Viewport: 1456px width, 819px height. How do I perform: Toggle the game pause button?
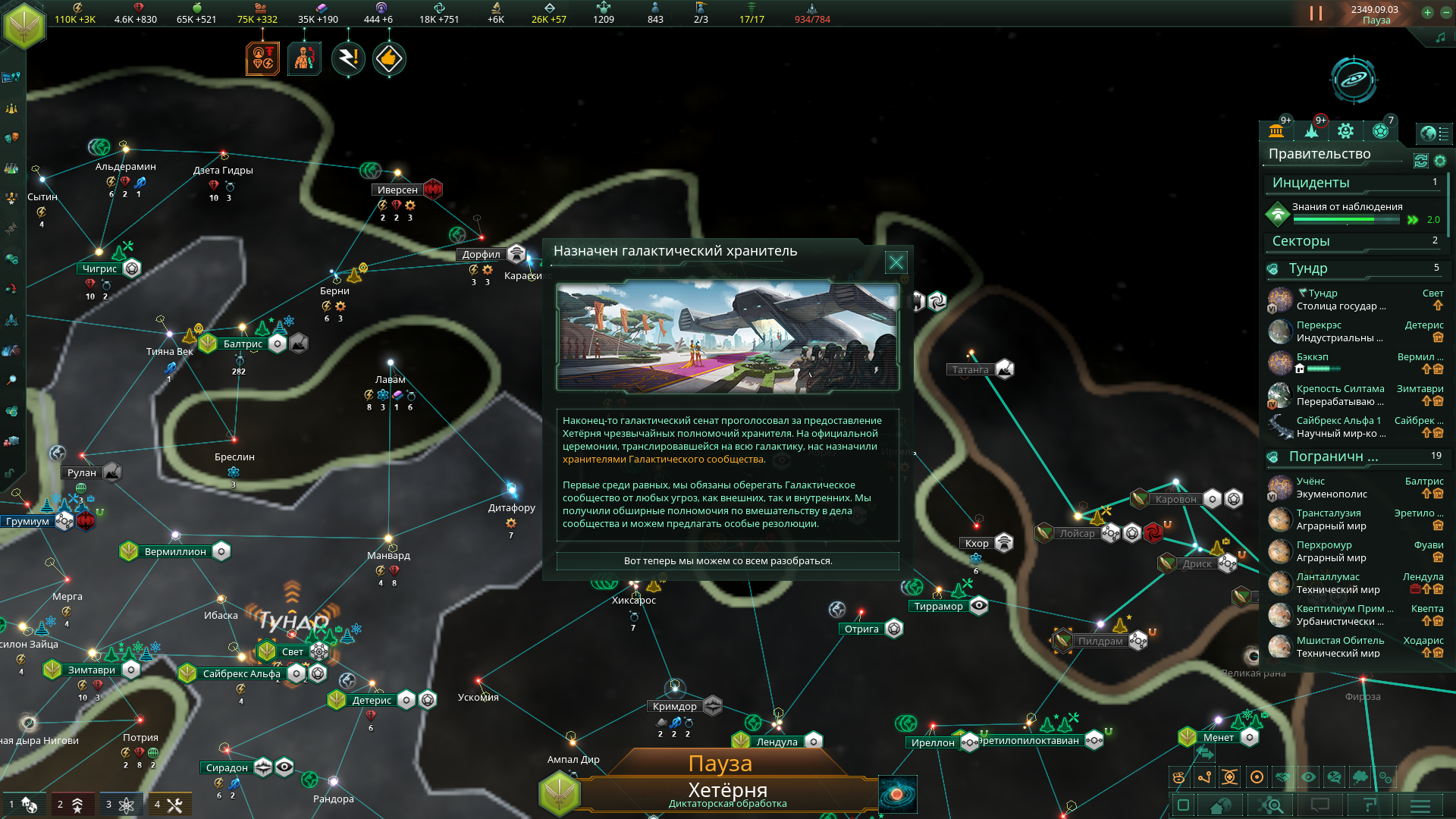coord(1316,14)
